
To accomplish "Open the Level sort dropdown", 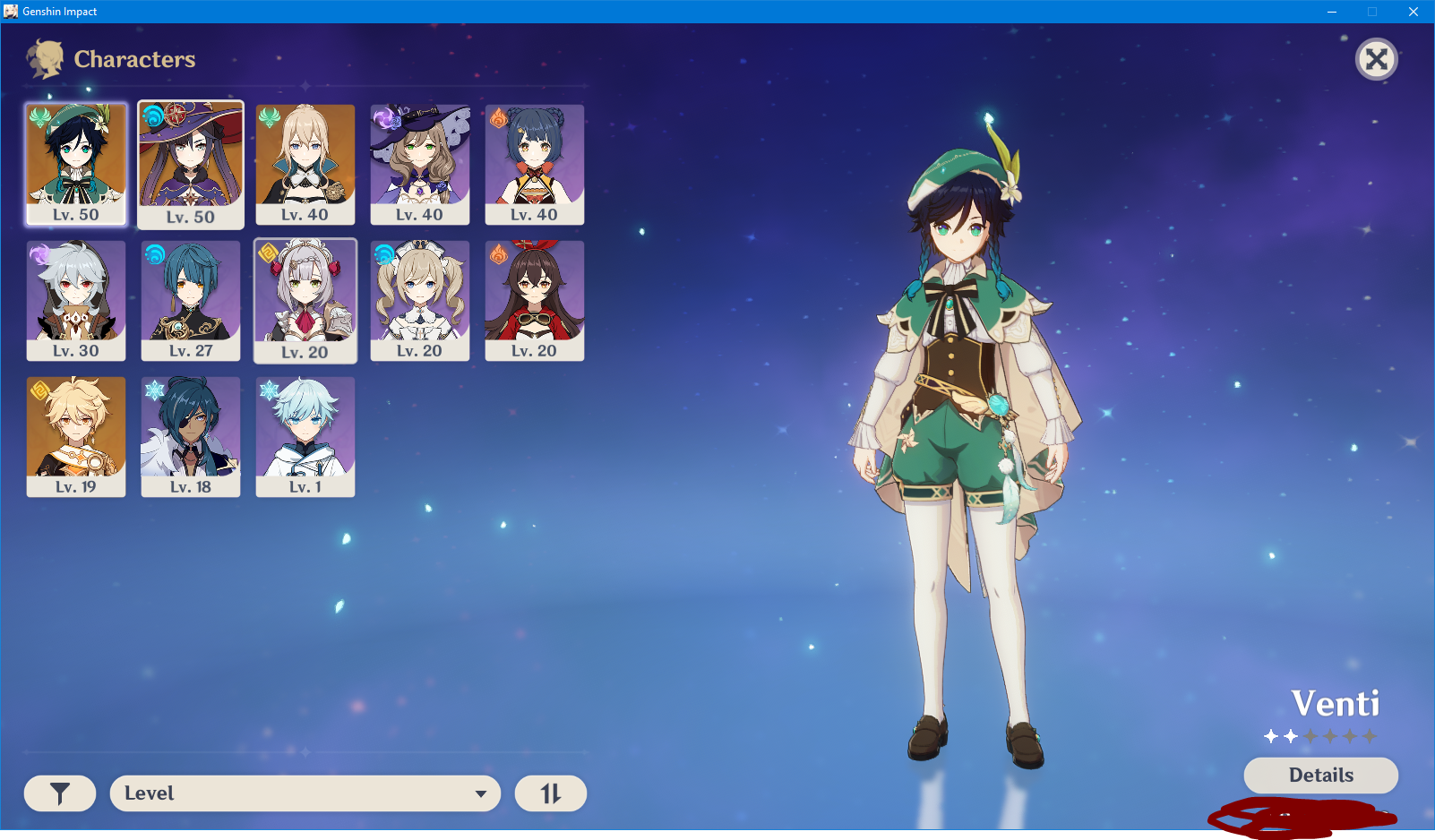I will (305, 793).
